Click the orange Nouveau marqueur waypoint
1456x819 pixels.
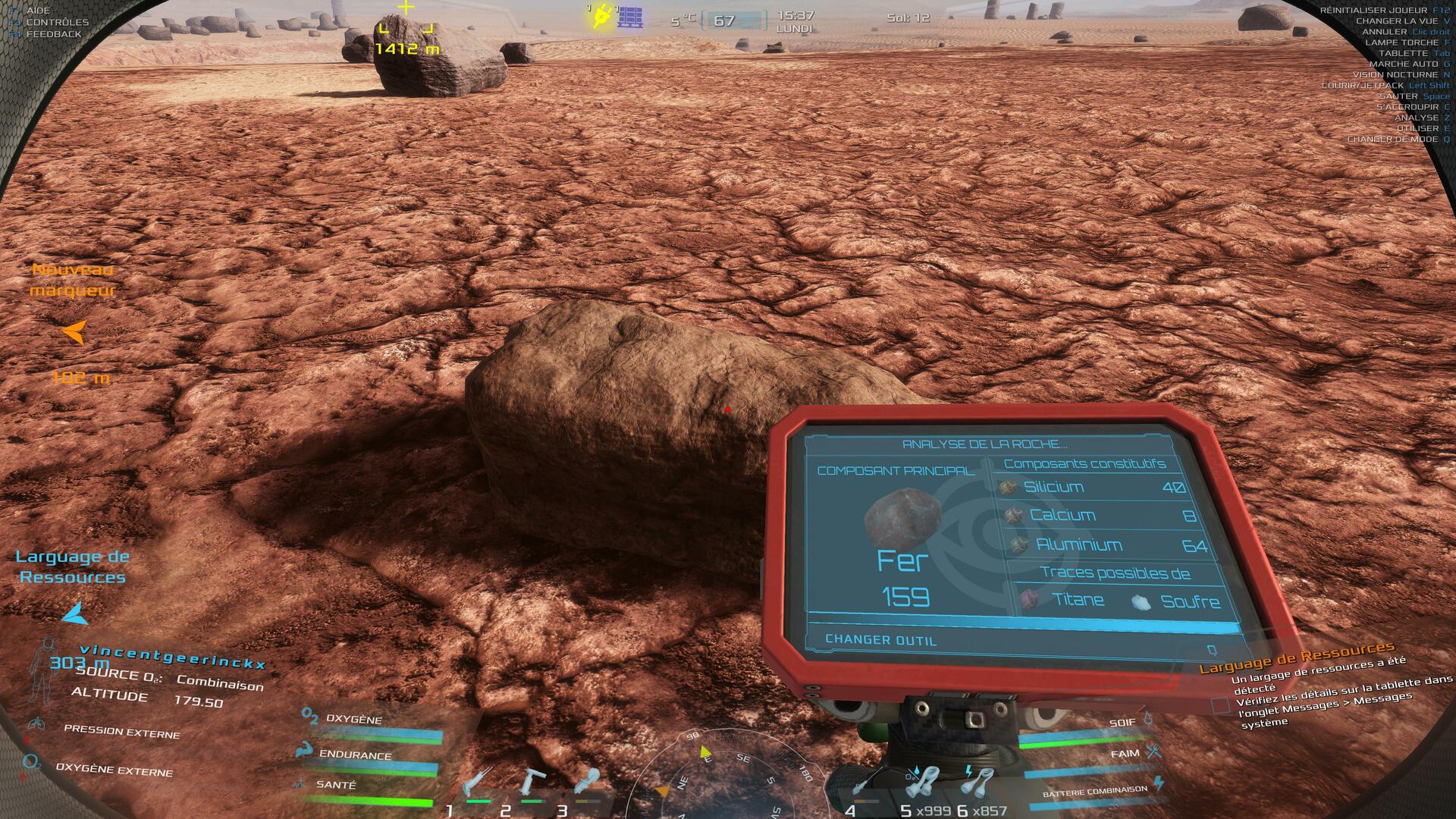74,332
